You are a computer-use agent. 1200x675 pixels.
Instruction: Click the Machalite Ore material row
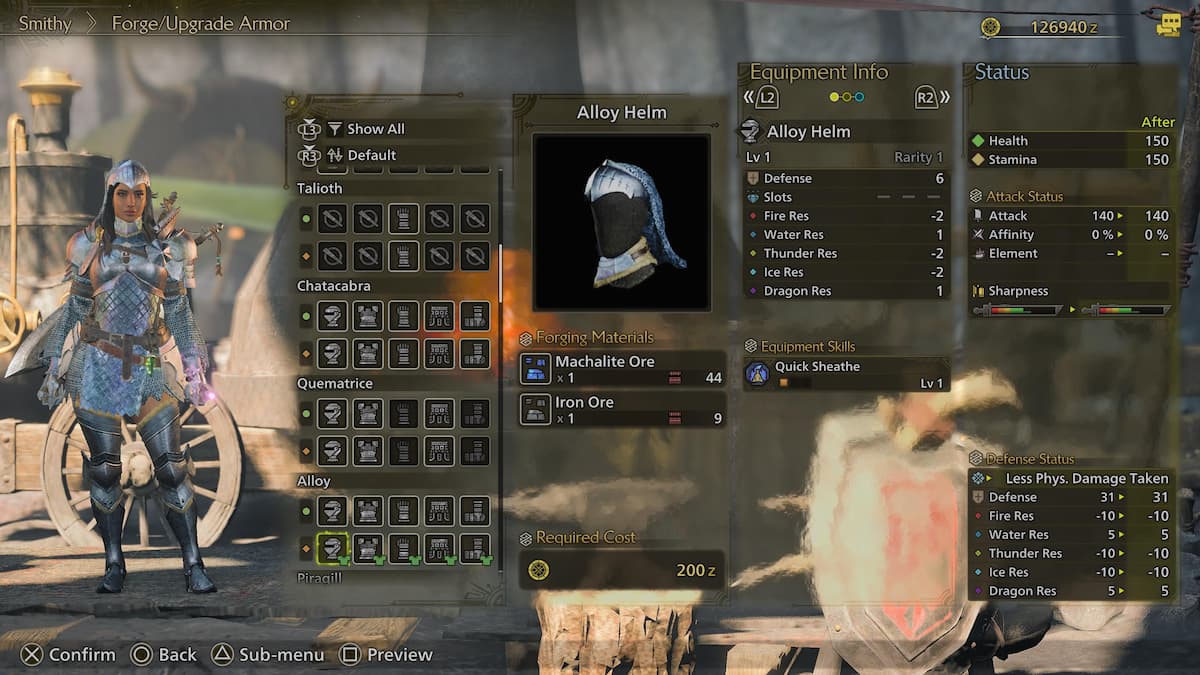coord(622,369)
